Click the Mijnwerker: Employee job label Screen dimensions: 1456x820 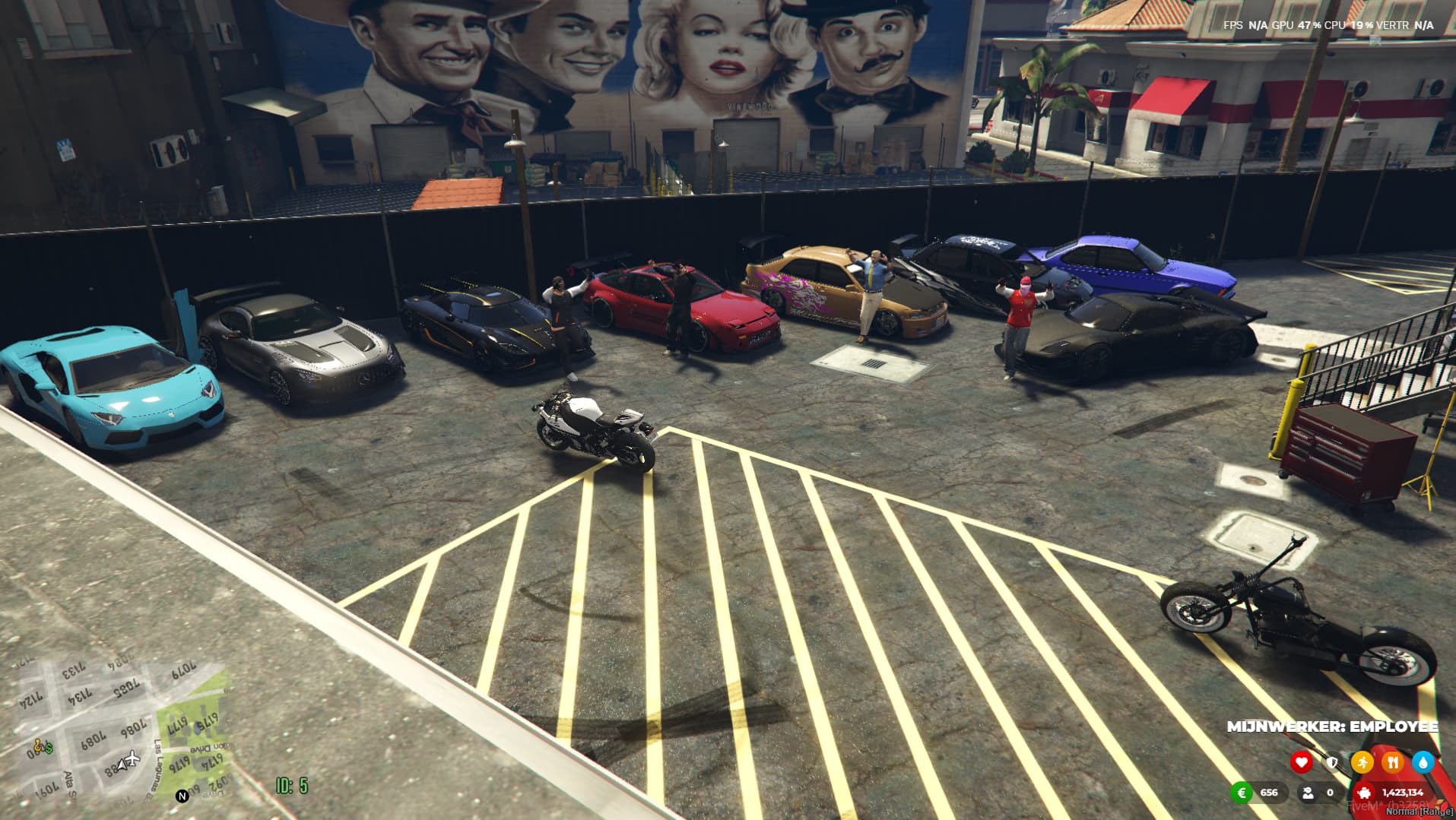[x=1332, y=727]
